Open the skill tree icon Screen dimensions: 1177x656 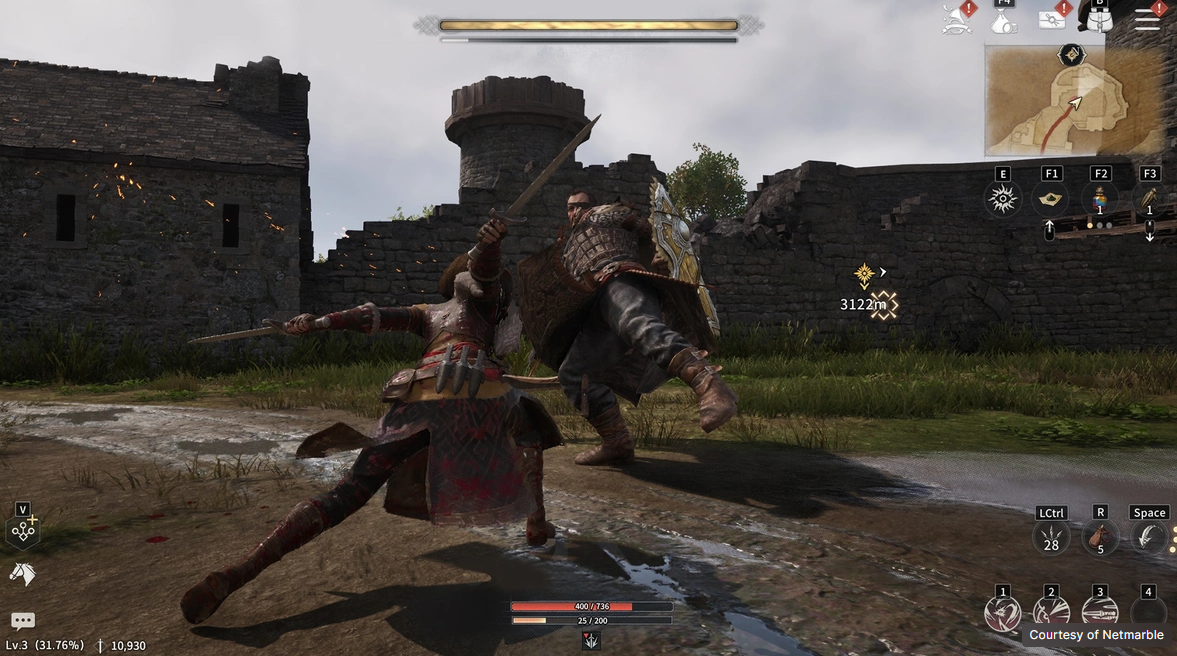tap(23, 531)
